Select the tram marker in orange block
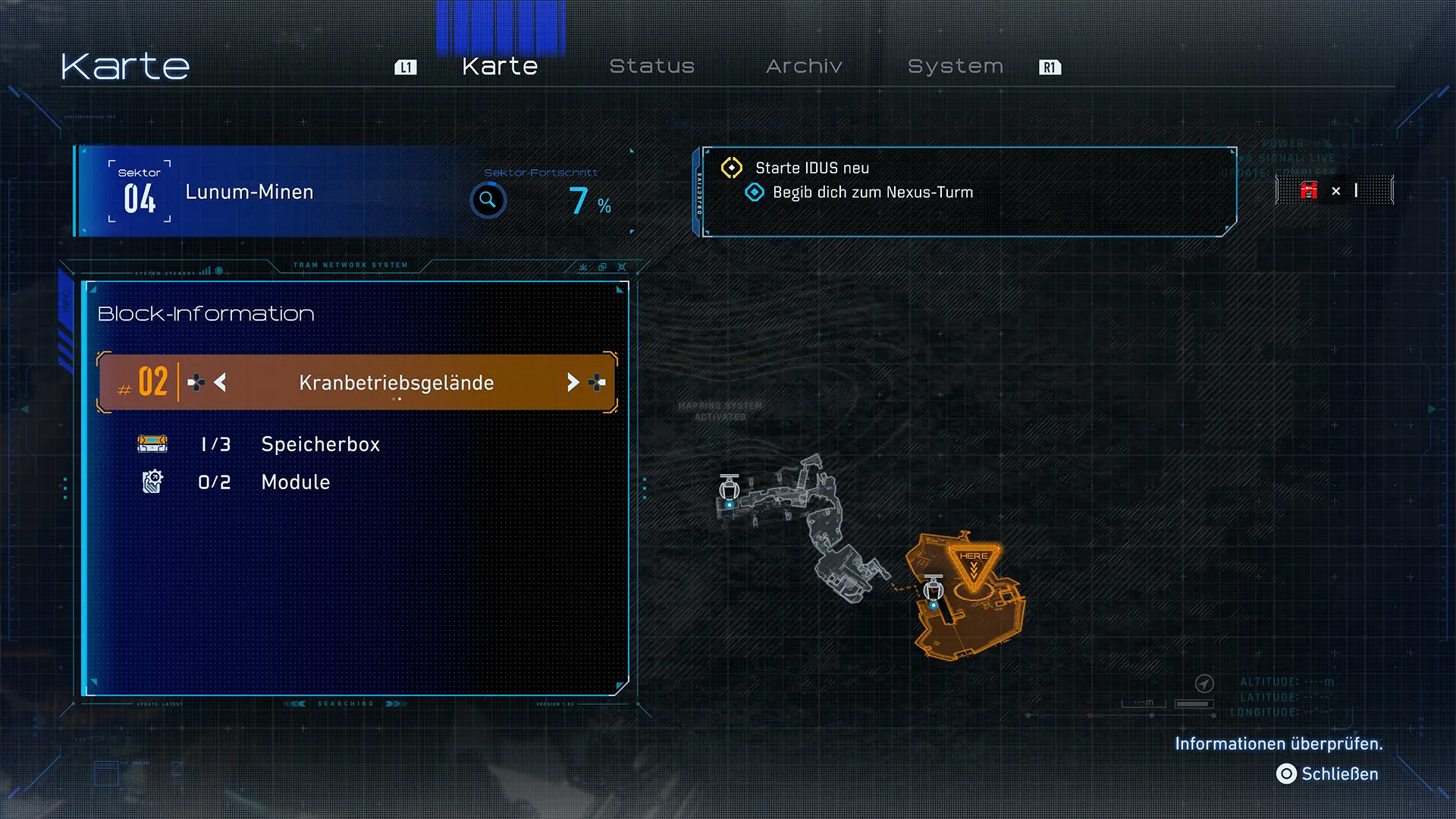Image resolution: width=1456 pixels, height=819 pixels. click(x=934, y=591)
